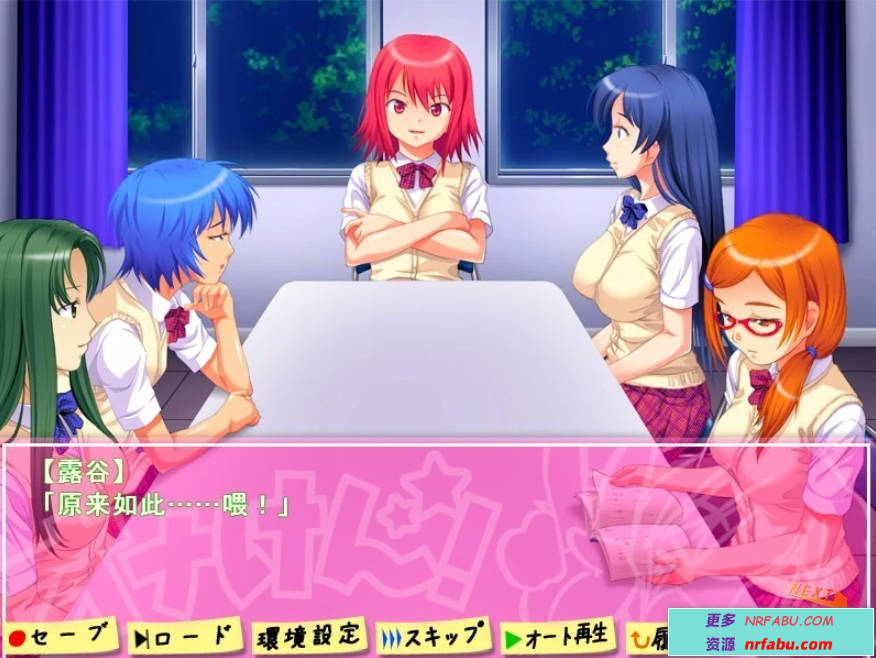Open the ロード (Load) menu
The height and width of the screenshot is (658, 876).
(x=186, y=635)
